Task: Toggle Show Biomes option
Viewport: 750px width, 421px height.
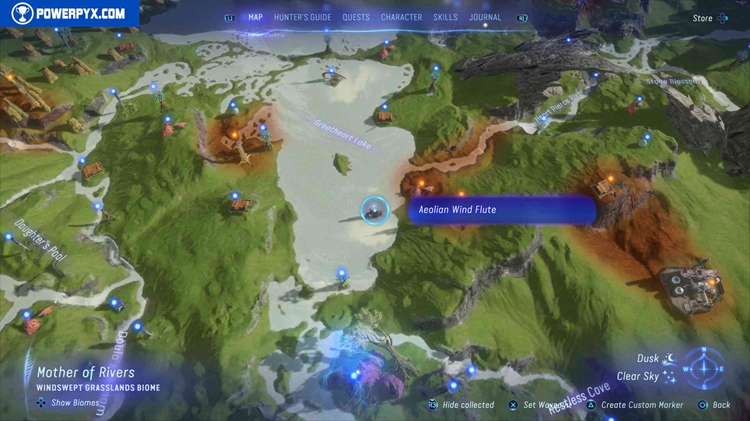Action: (x=68, y=403)
